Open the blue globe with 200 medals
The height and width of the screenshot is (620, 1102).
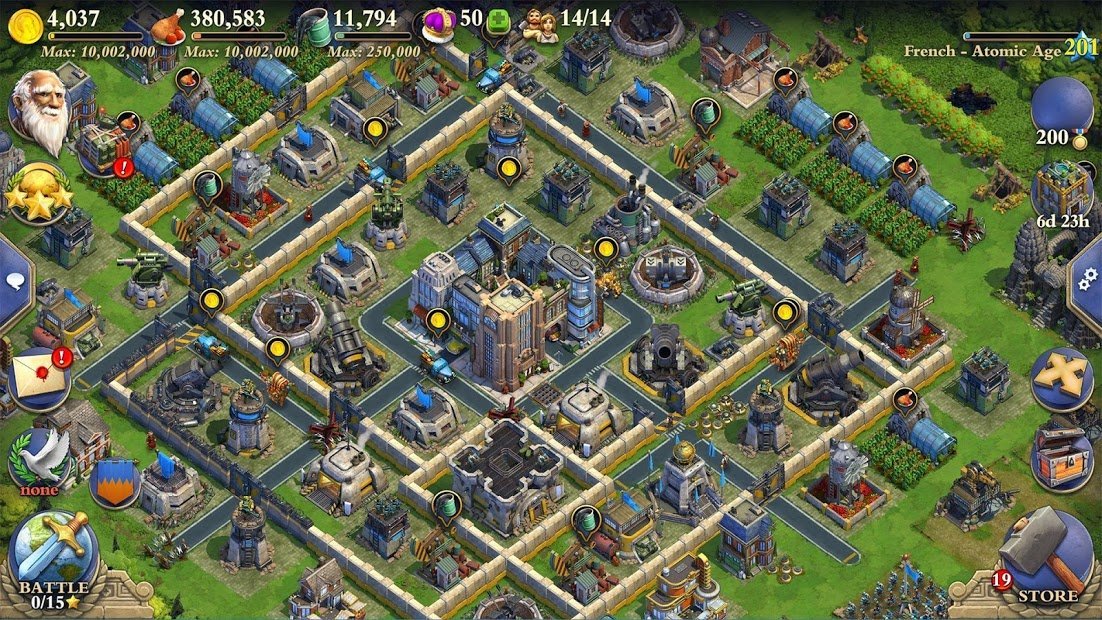[1061, 110]
